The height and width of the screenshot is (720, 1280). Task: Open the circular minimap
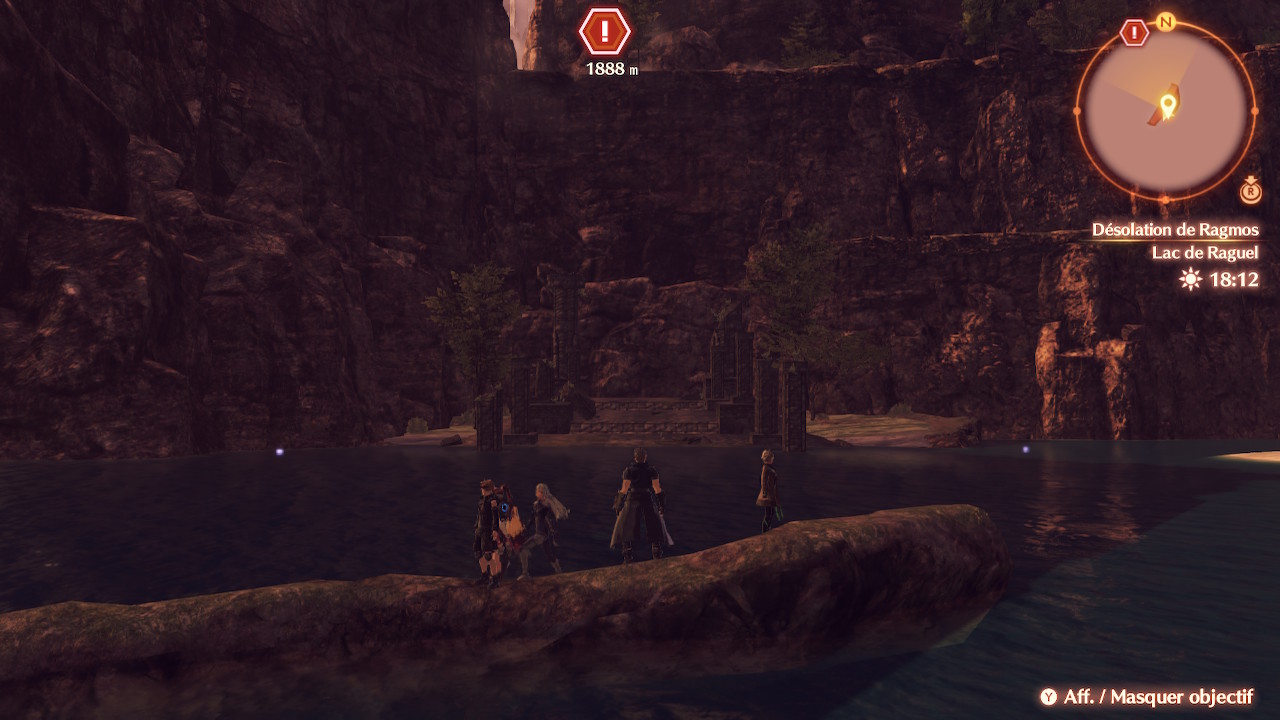(1166, 110)
